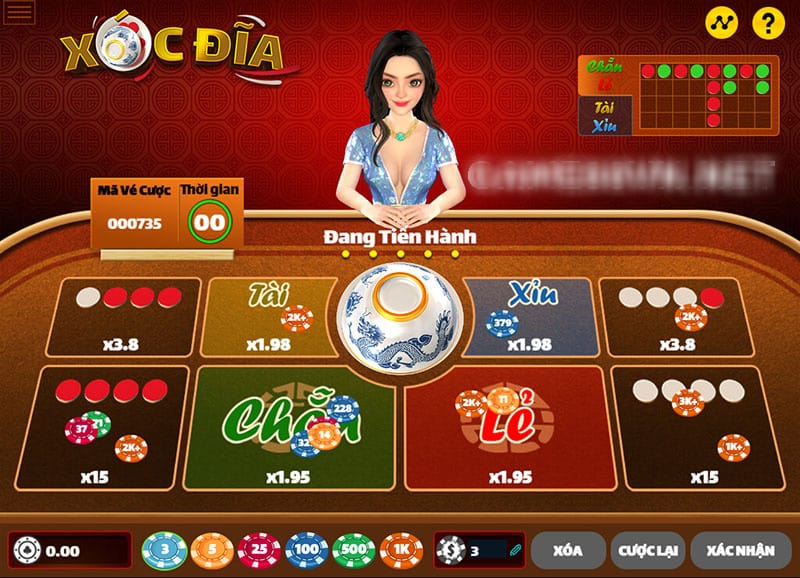Viewport: 800px width, 578px height.
Task: Choose the 1K chip
Action: click(x=401, y=550)
